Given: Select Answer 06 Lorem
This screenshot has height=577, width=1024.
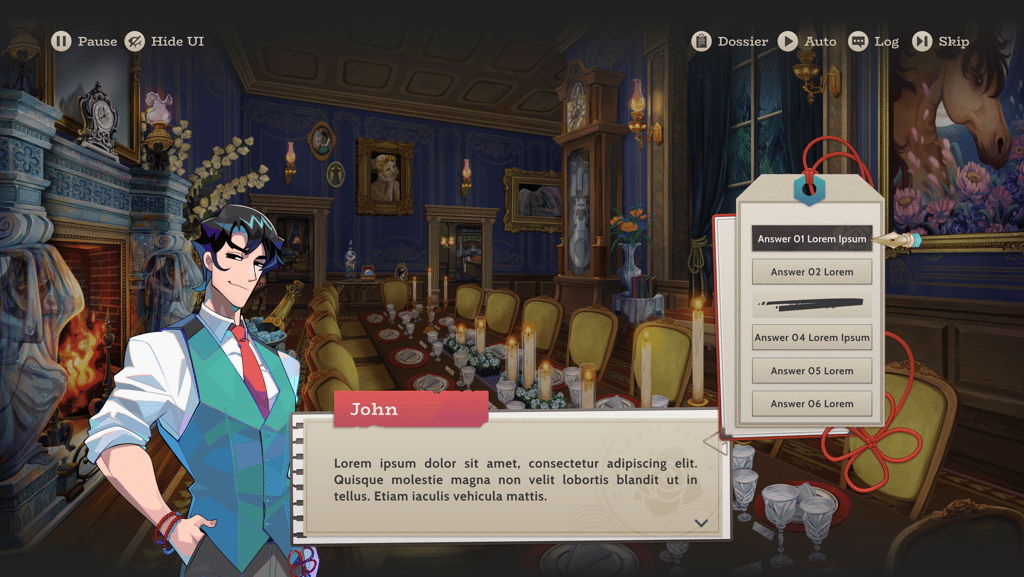Looking at the screenshot, I should coord(811,404).
